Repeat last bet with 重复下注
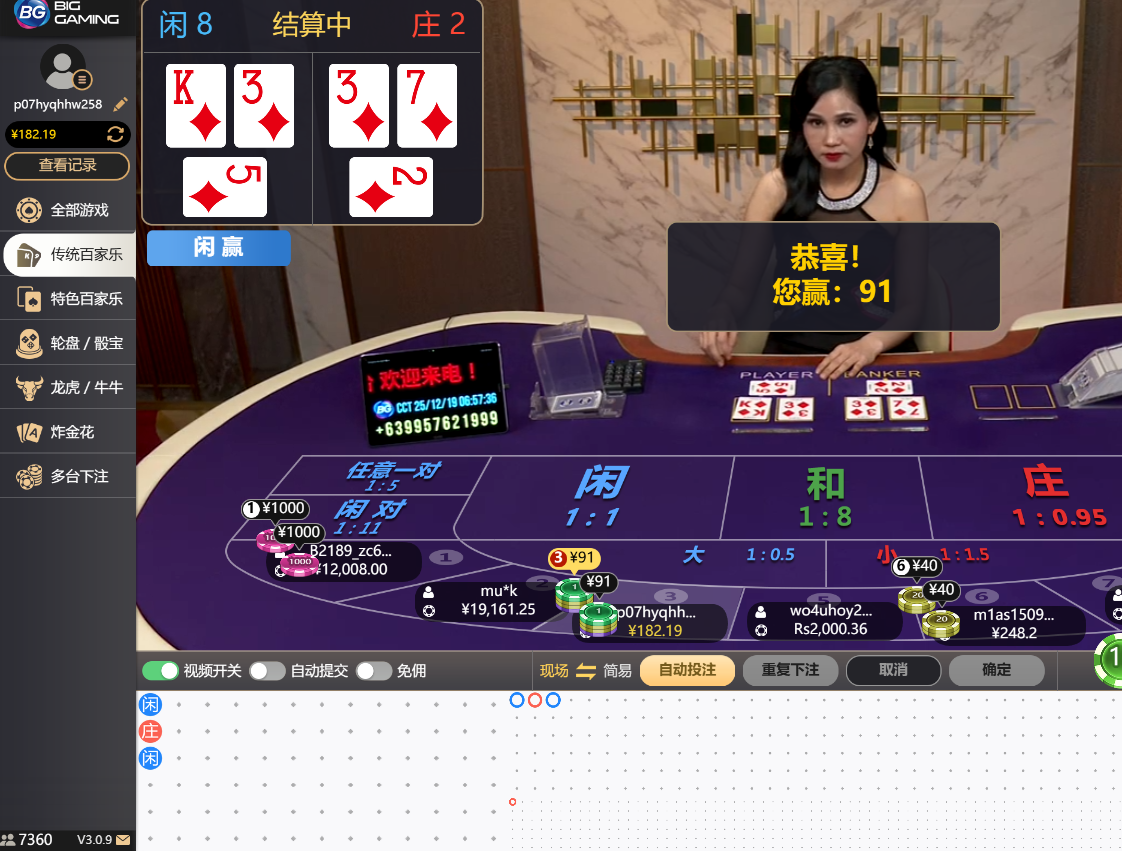 point(790,670)
